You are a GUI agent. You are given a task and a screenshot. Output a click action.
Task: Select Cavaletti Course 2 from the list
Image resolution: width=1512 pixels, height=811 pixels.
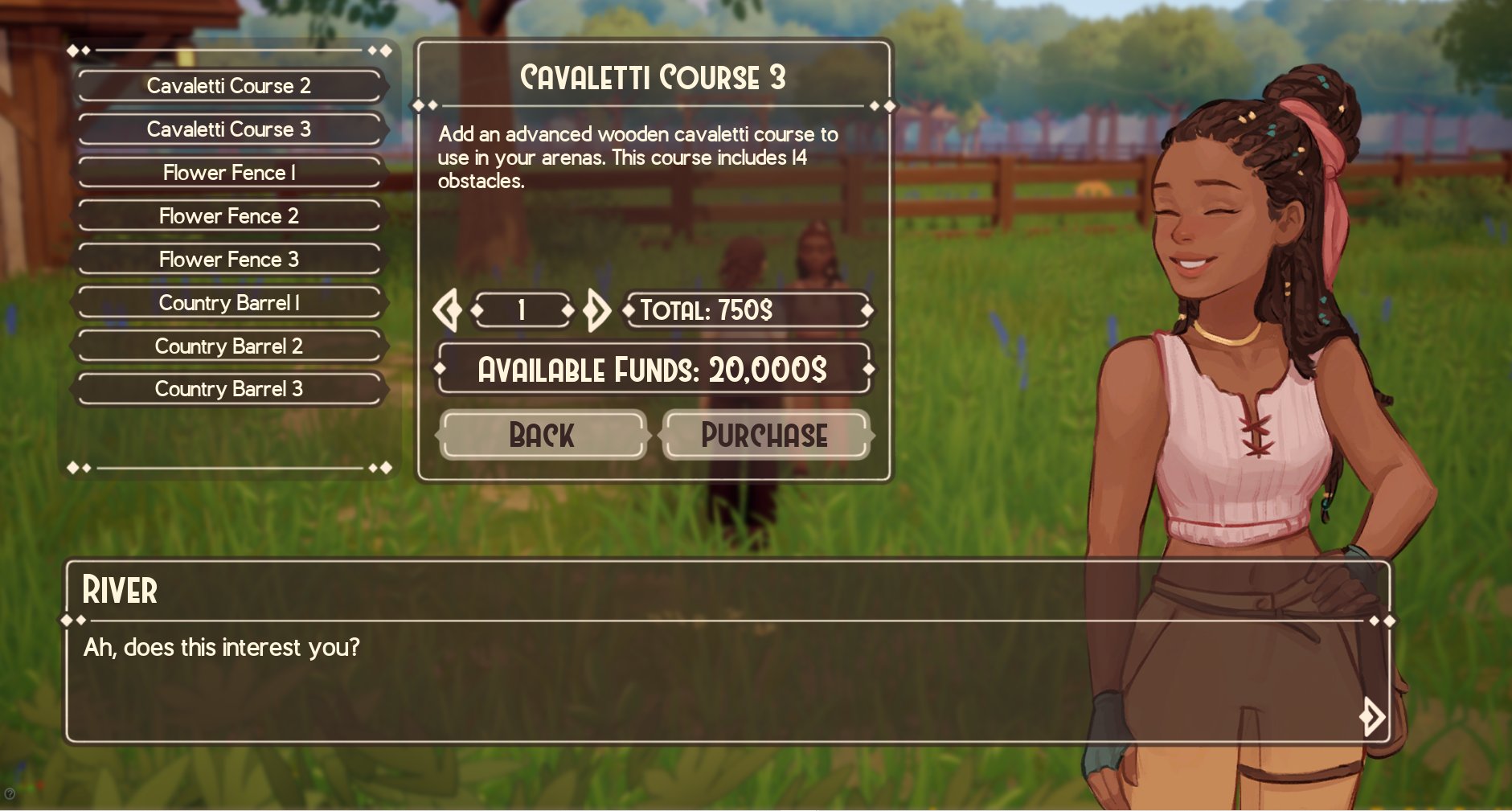(229, 85)
